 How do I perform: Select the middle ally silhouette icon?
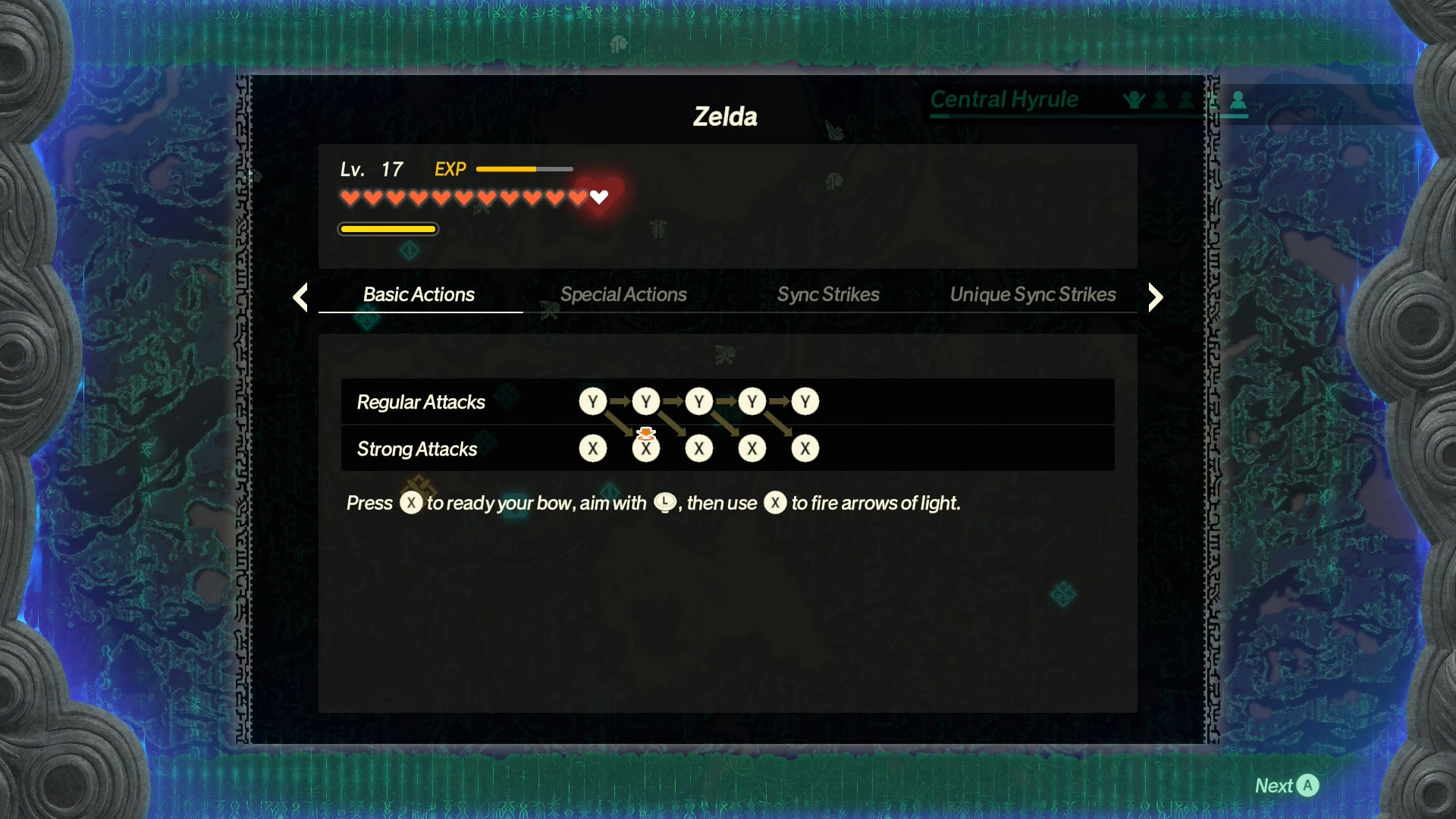(1159, 99)
